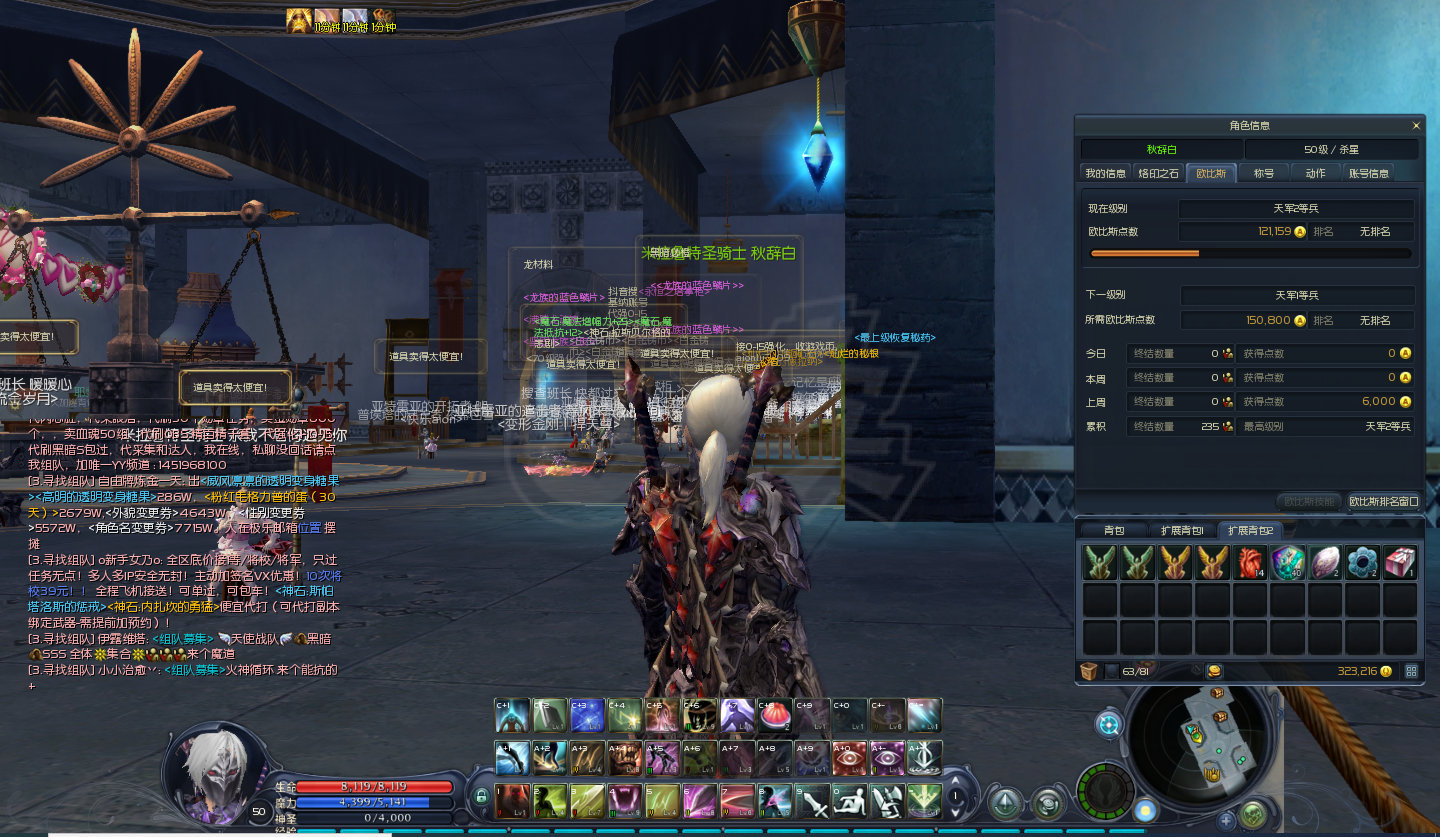Screen dimensions: 1440x837
Task: Switch to the 背包 inventory tab
Action: tap(1114, 530)
